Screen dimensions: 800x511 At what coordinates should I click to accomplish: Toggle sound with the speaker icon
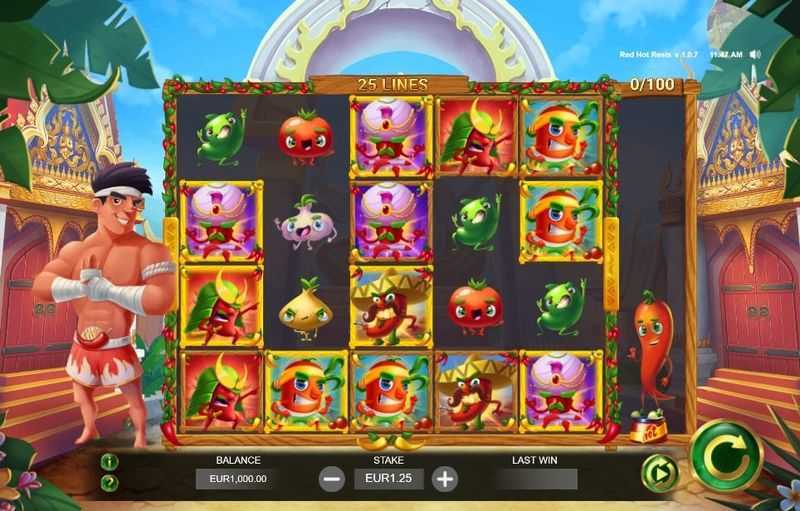755,54
